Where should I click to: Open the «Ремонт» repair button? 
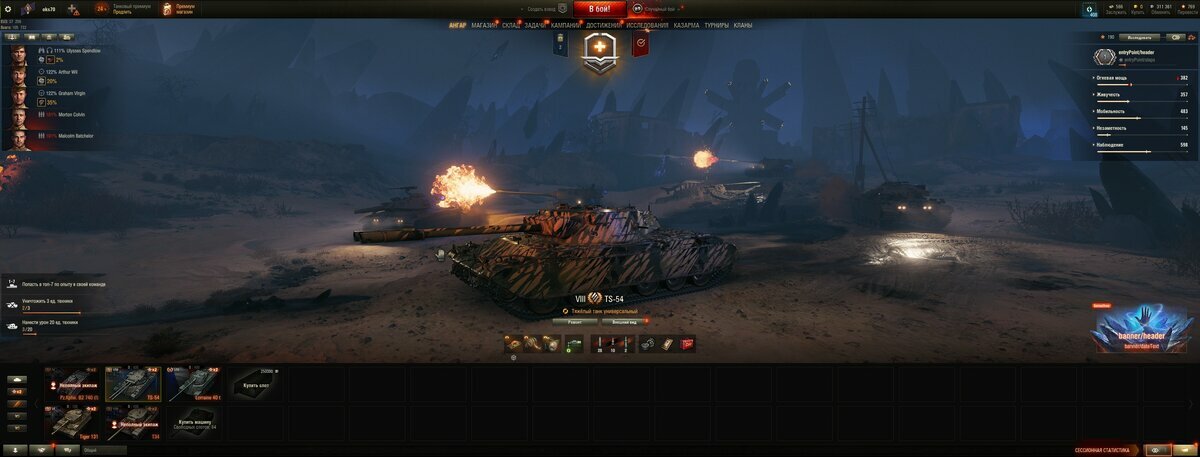(x=574, y=322)
